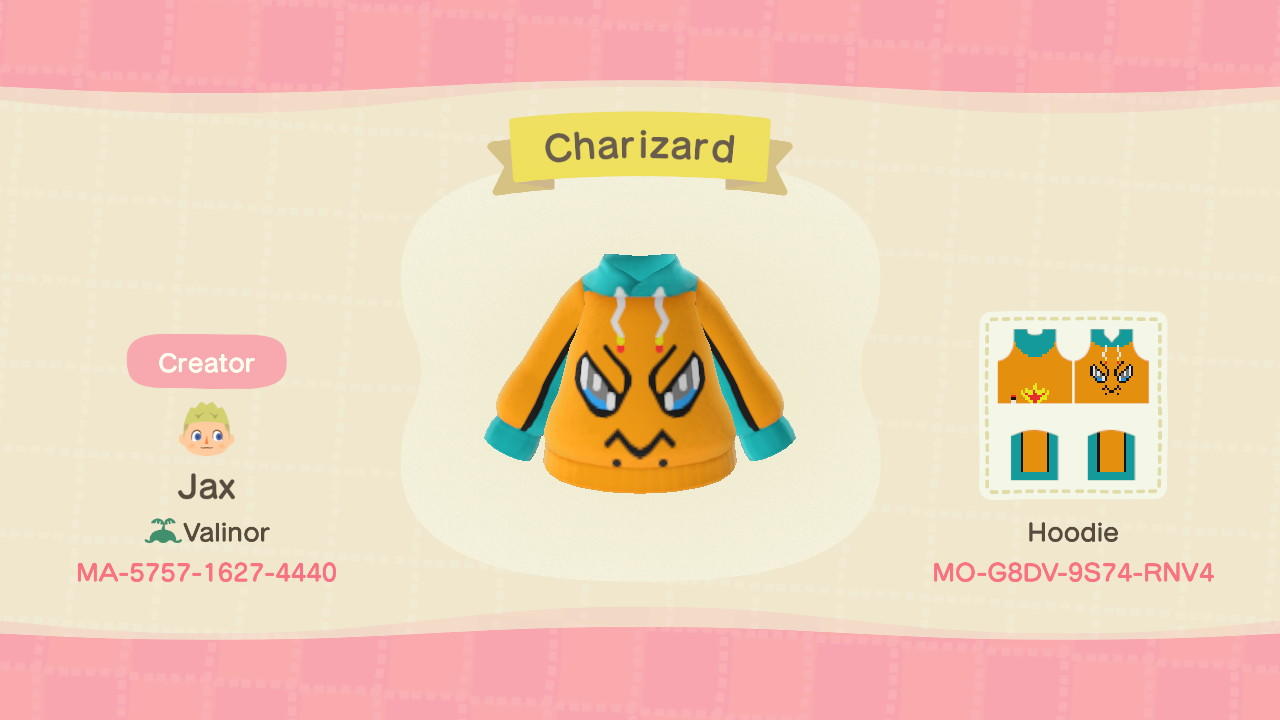The image size is (1280, 720).
Task: Click the Poké Ball pixel on the front pattern
Action: (x=1013, y=398)
